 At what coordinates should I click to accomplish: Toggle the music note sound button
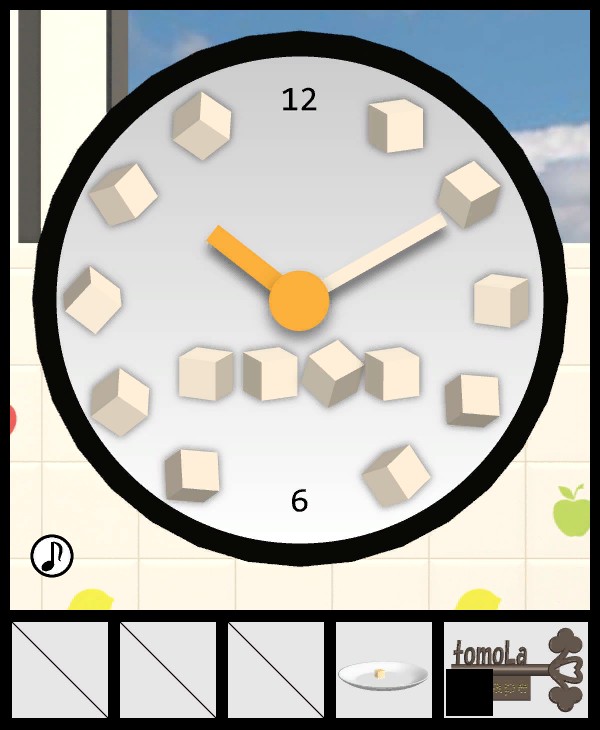[x=52, y=555]
